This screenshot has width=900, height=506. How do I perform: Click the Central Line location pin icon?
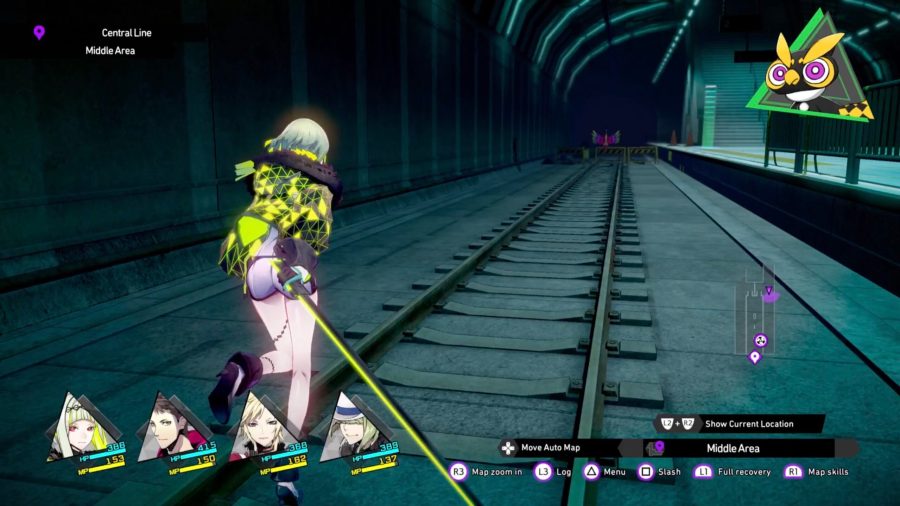[39, 33]
